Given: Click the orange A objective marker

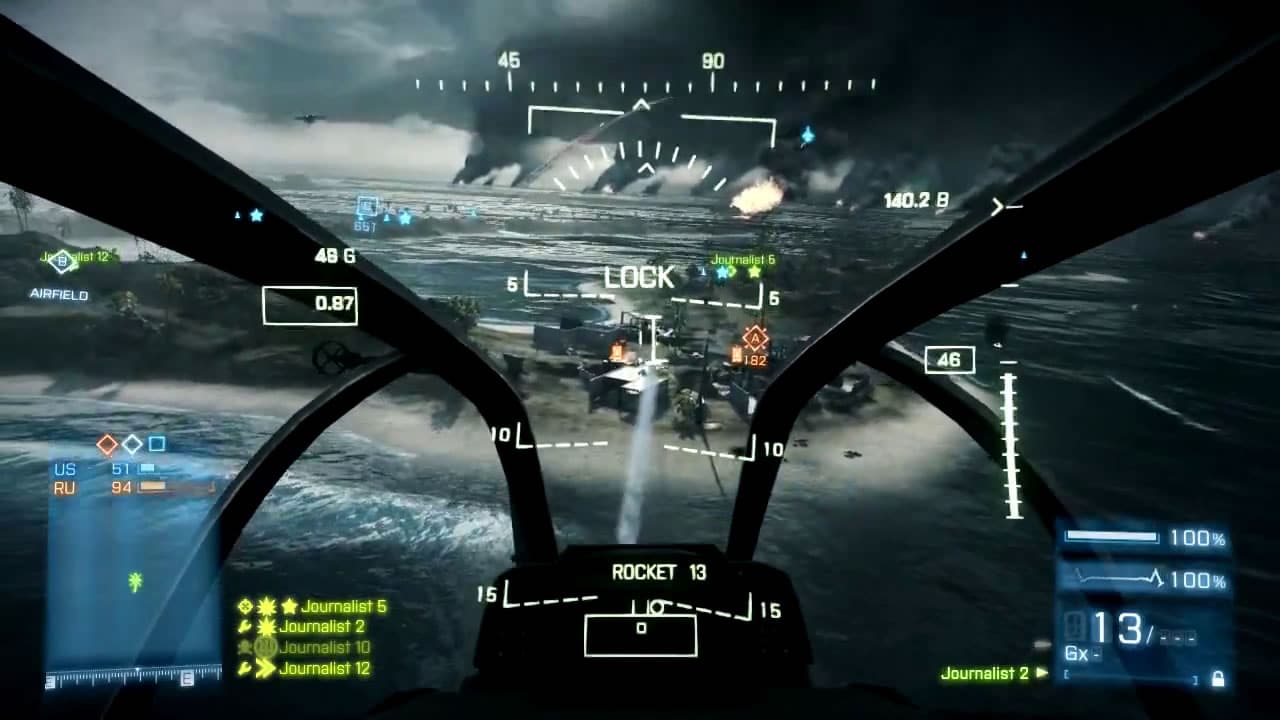Looking at the screenshot, I should (755, 337).
